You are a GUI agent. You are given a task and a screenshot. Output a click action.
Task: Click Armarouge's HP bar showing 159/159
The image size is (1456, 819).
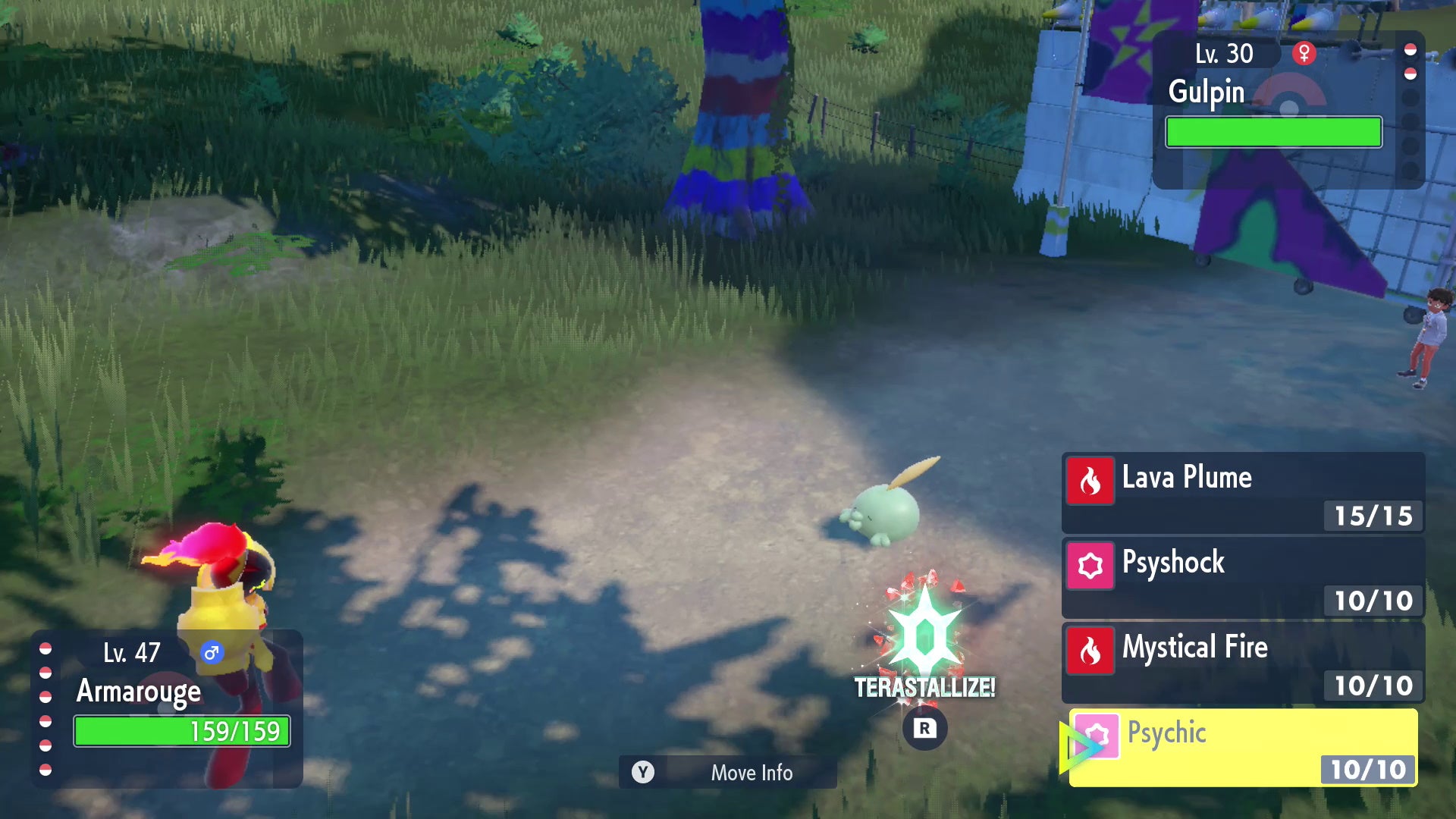[180, 732]
